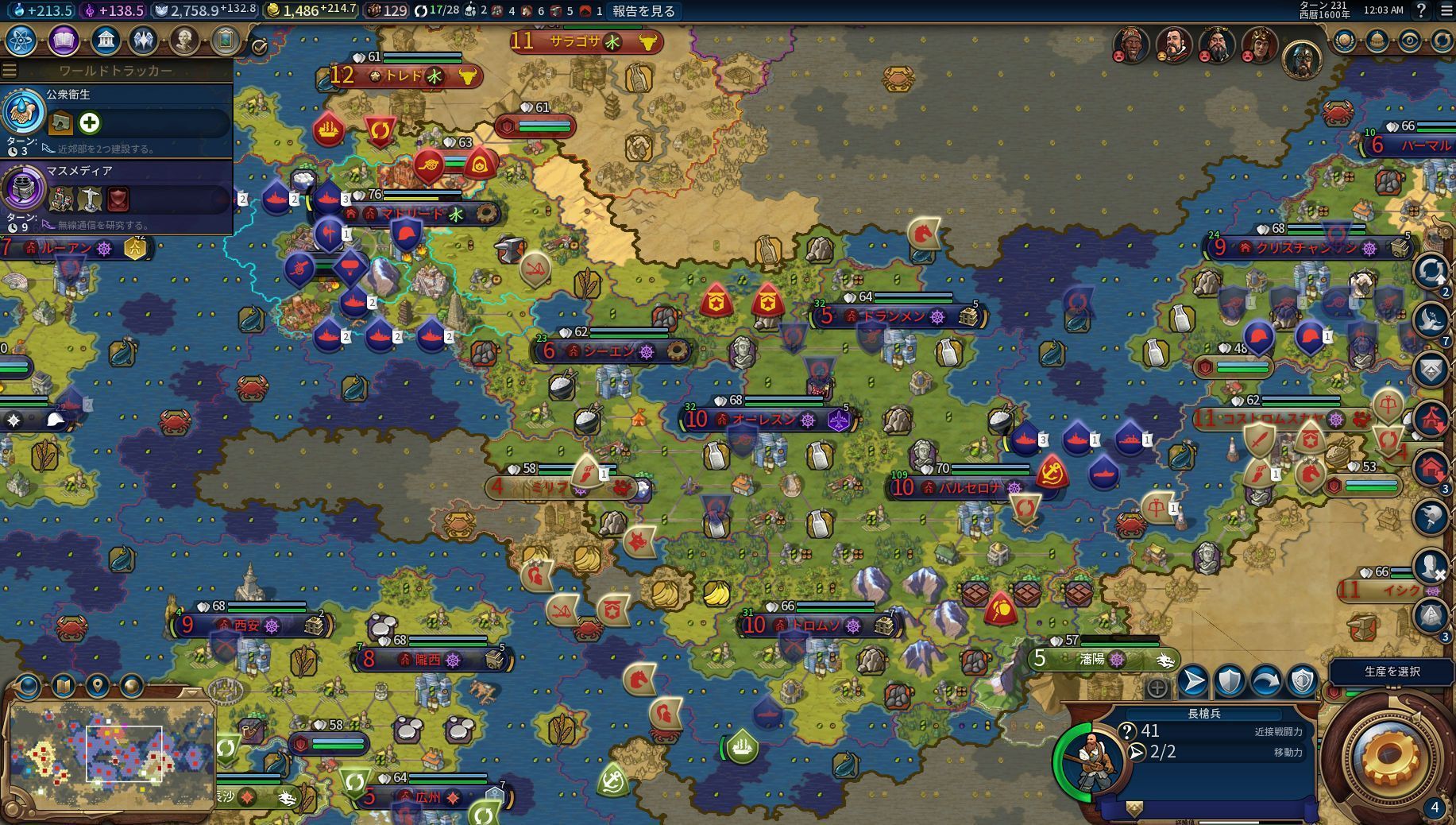Toggle the ワールドトラッカー hamburger menu

(x=10, y=71)
